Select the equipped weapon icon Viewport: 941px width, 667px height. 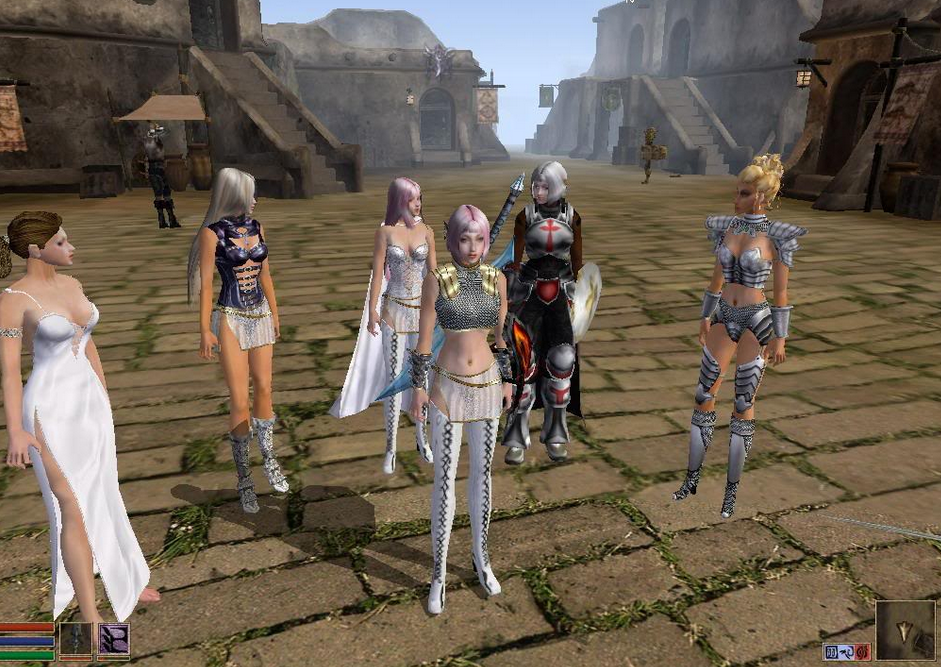[x=75, y=639]
